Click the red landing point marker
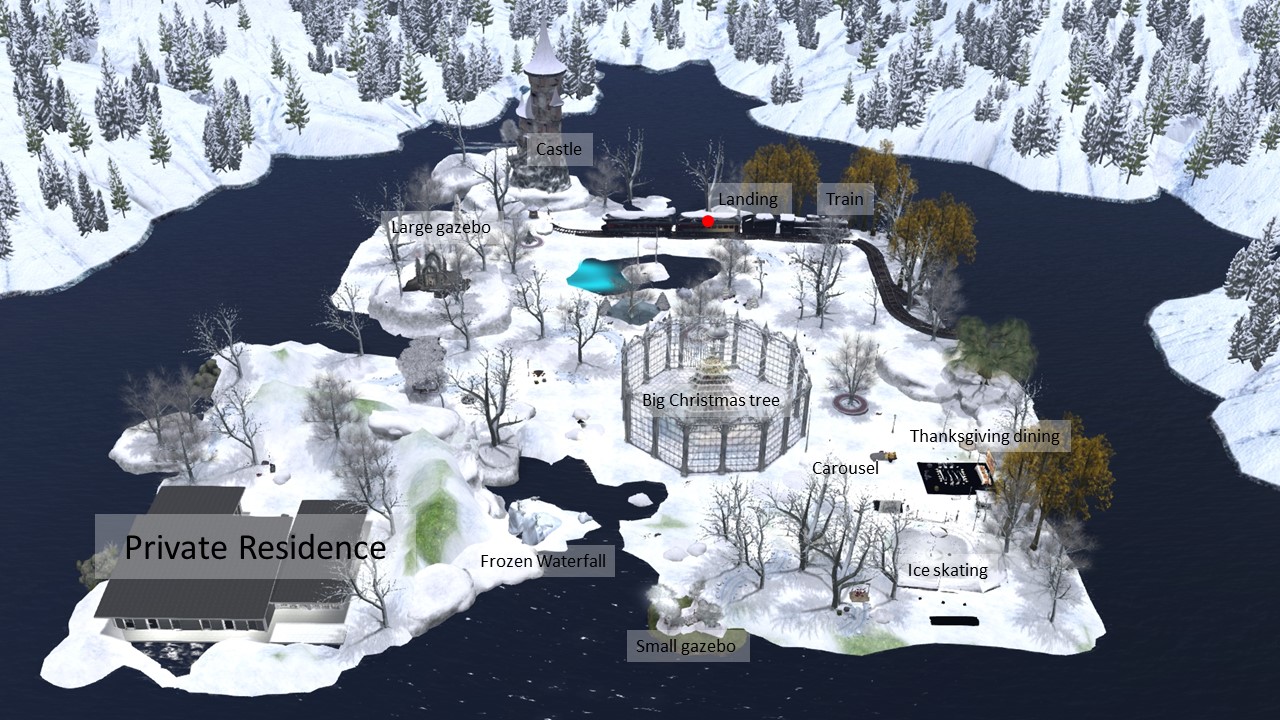The width and height of the screenshot is (1280, 720). [x=708, y=221]
